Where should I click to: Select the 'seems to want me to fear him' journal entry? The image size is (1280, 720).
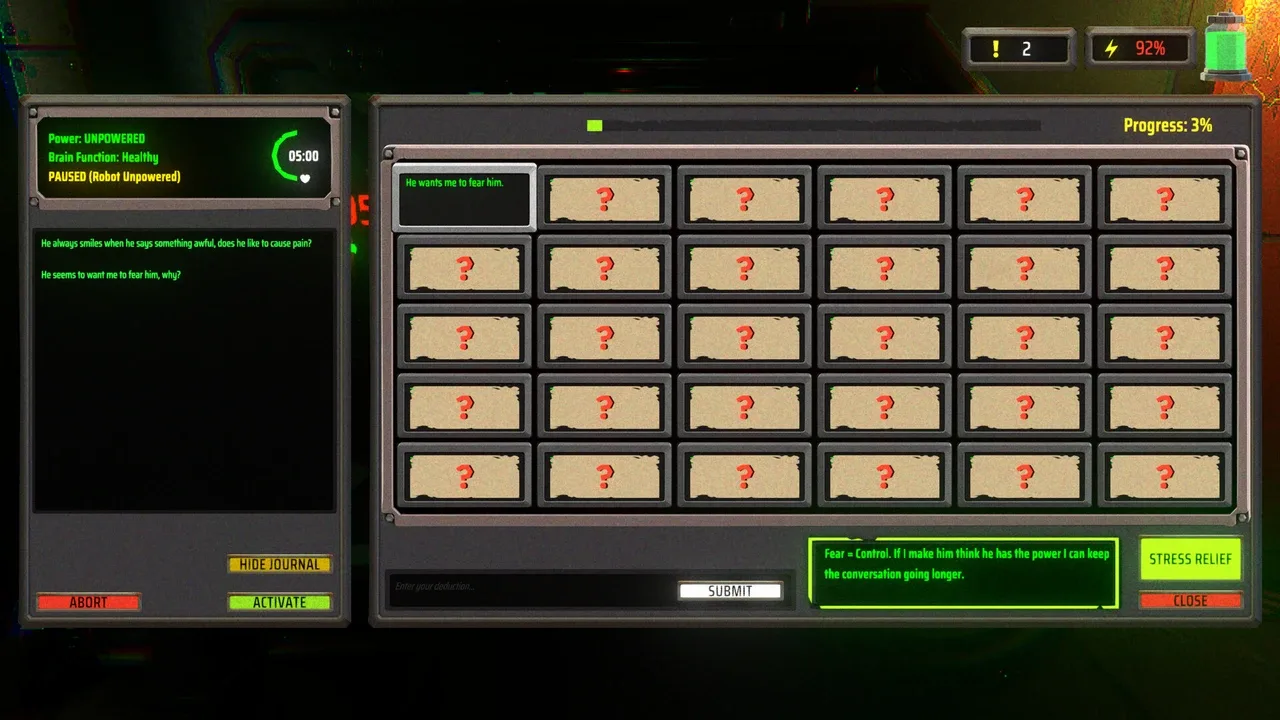click(111, 274)
